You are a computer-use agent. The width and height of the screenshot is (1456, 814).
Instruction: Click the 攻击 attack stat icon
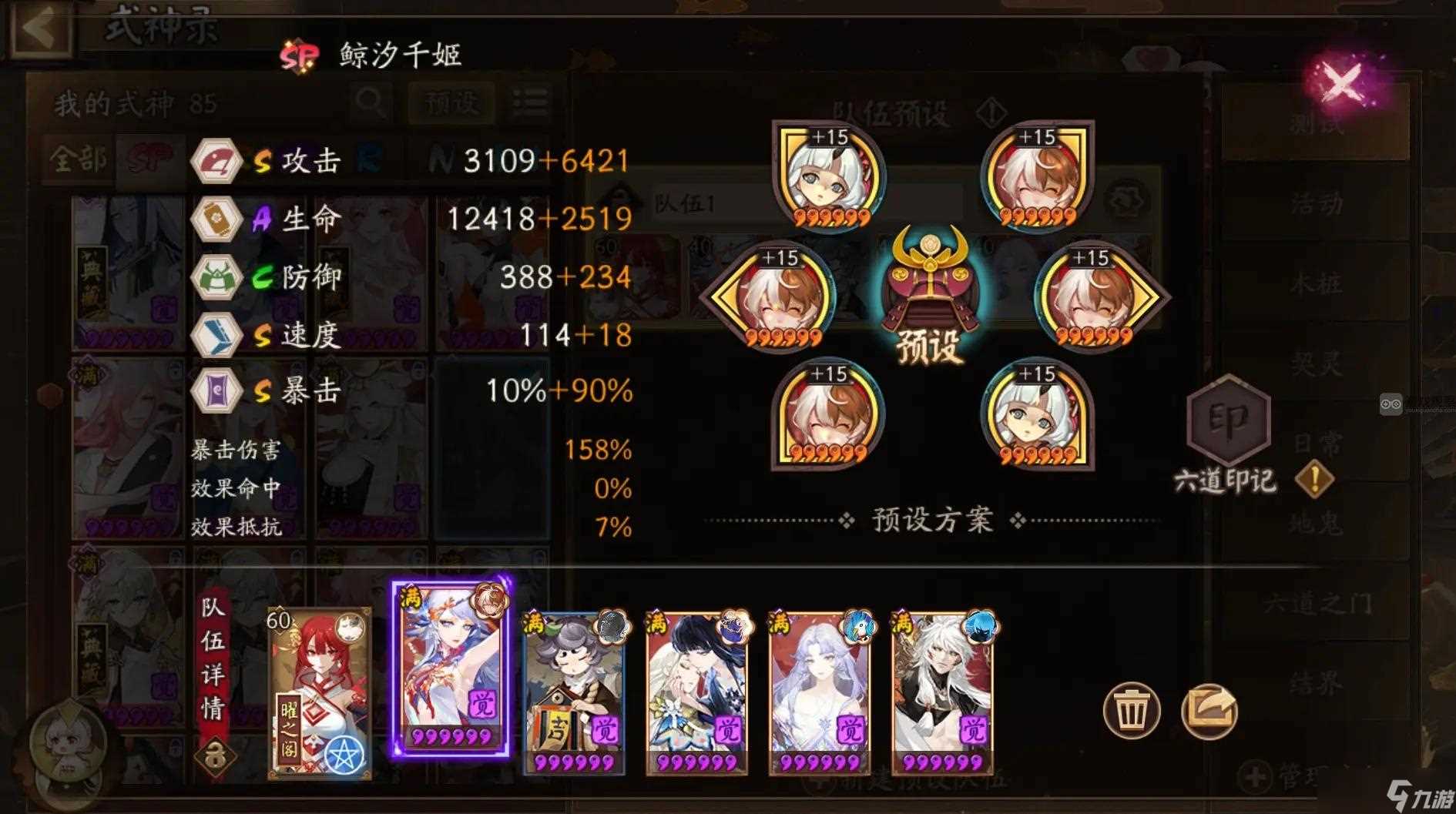[216, 162]
